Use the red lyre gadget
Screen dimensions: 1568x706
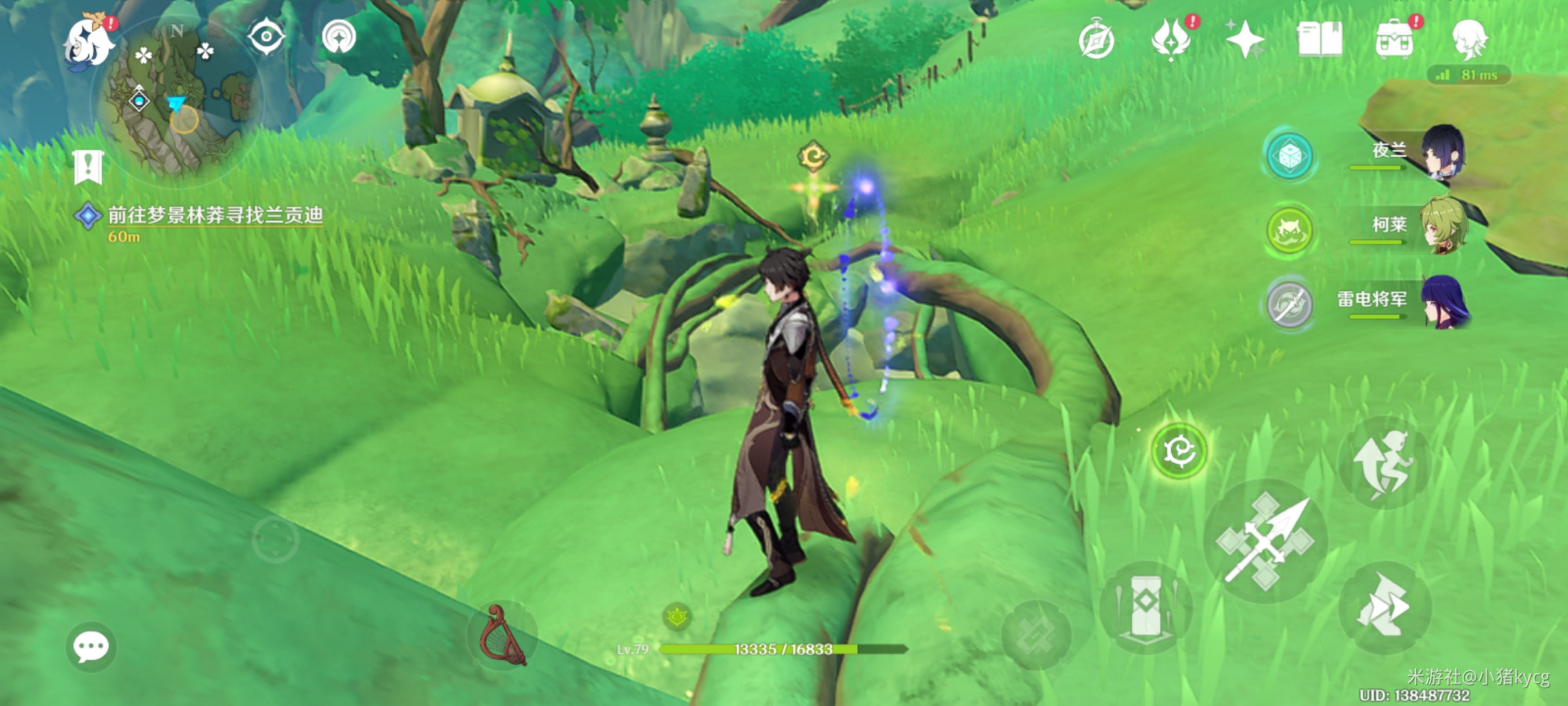coord(502,635)
